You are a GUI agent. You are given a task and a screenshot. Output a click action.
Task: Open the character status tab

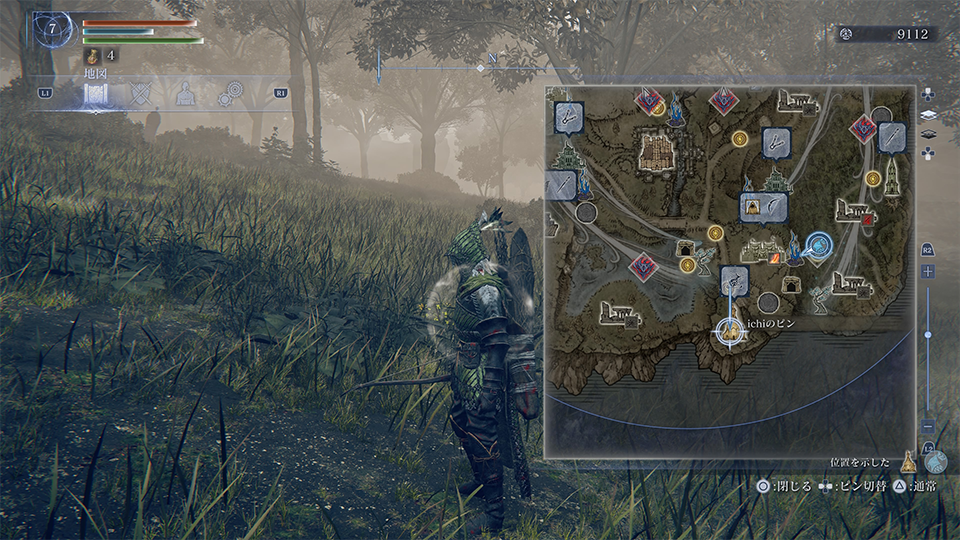coord(185,95)
